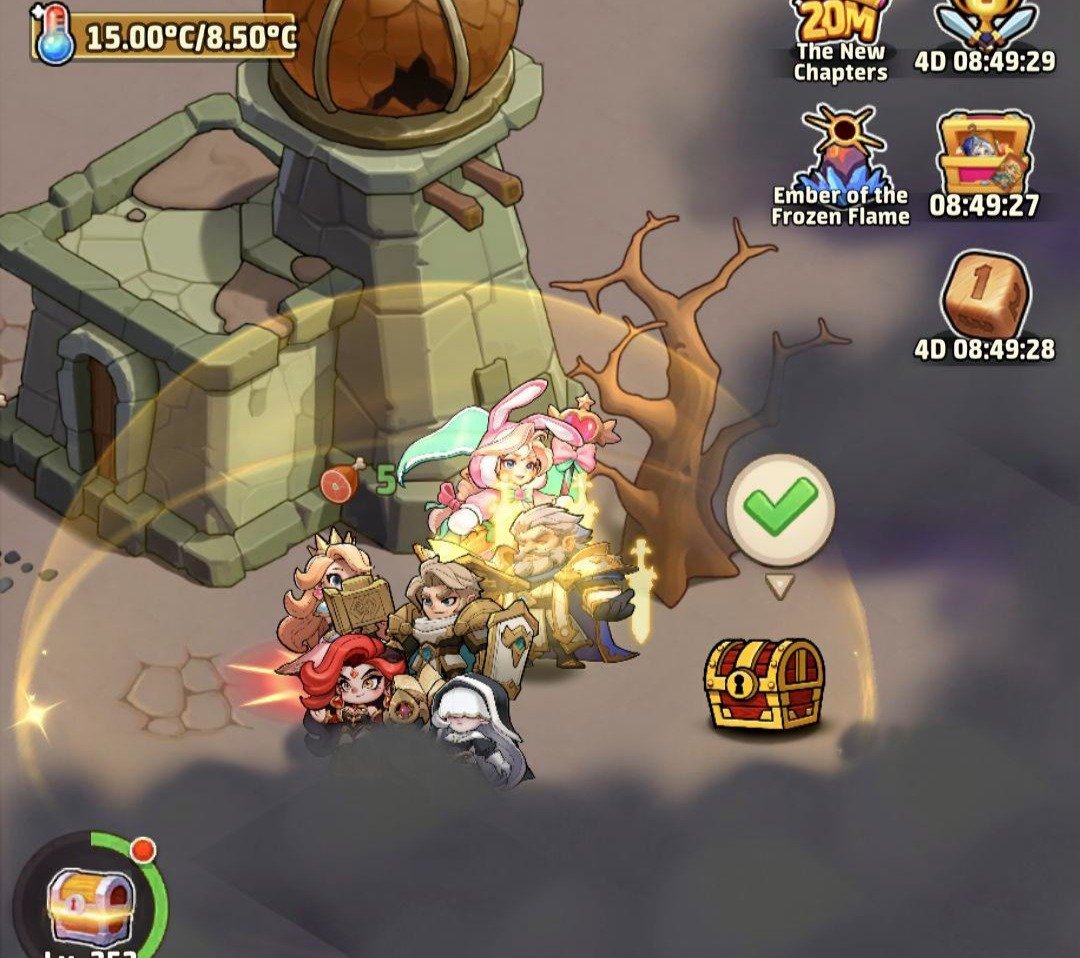The width and height of the screenshot is (1080, 958).
Task: Tap the thermometer temperature indicator
Action: [165, 38]
